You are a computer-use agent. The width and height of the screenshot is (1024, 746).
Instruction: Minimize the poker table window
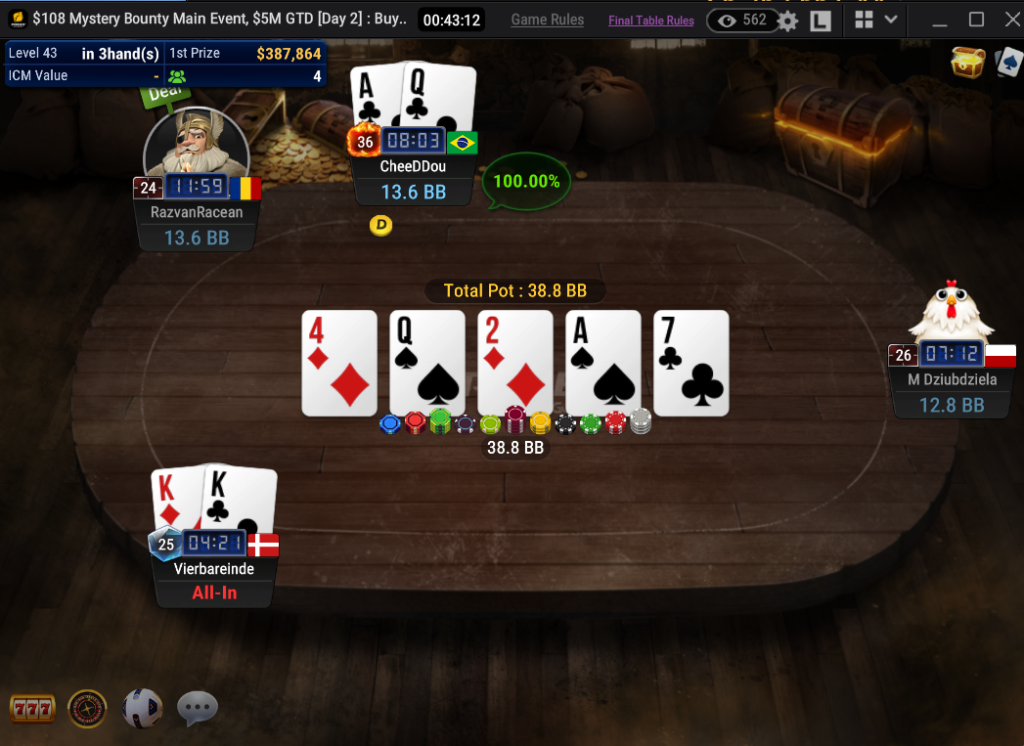[940, 19]
